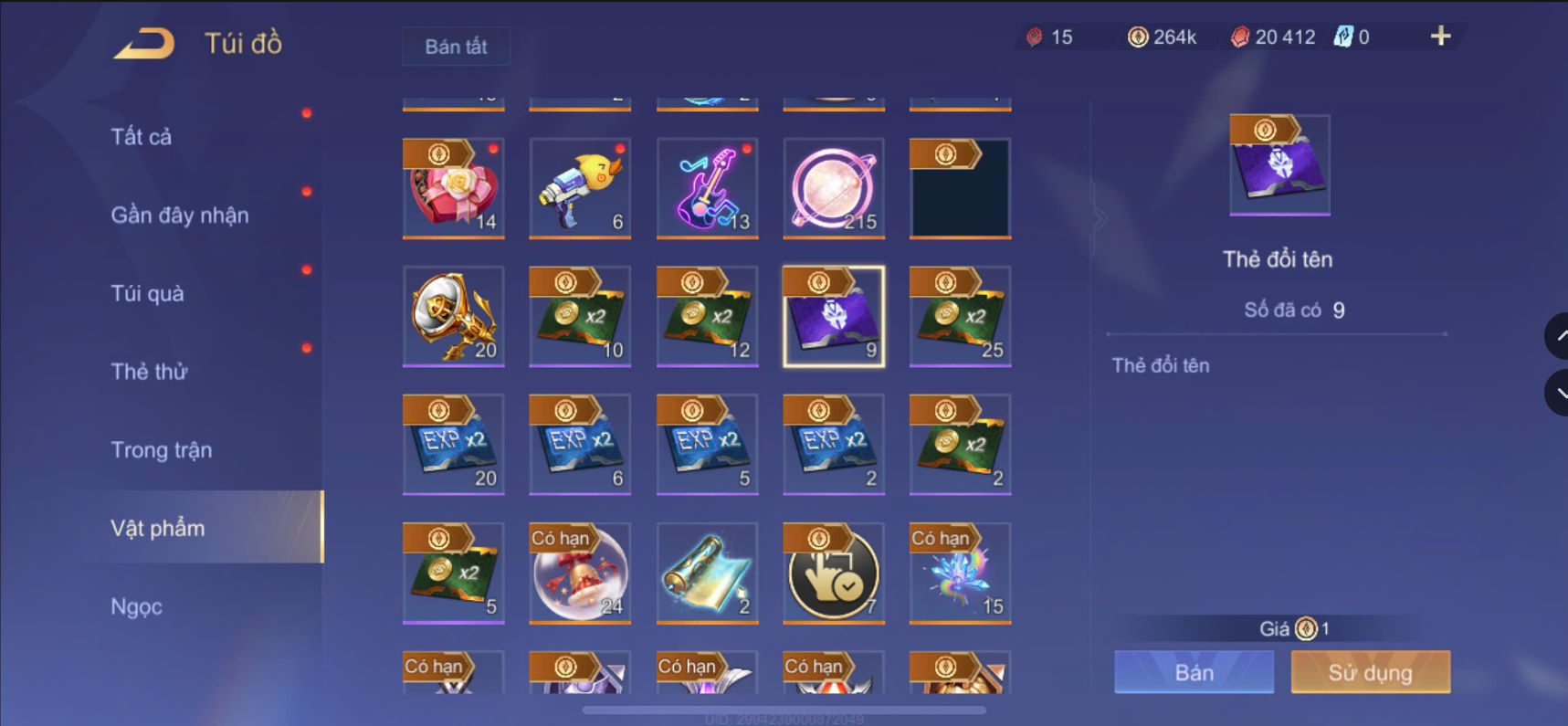
Task: Click Bán tất to sell all
Action: 456,46
